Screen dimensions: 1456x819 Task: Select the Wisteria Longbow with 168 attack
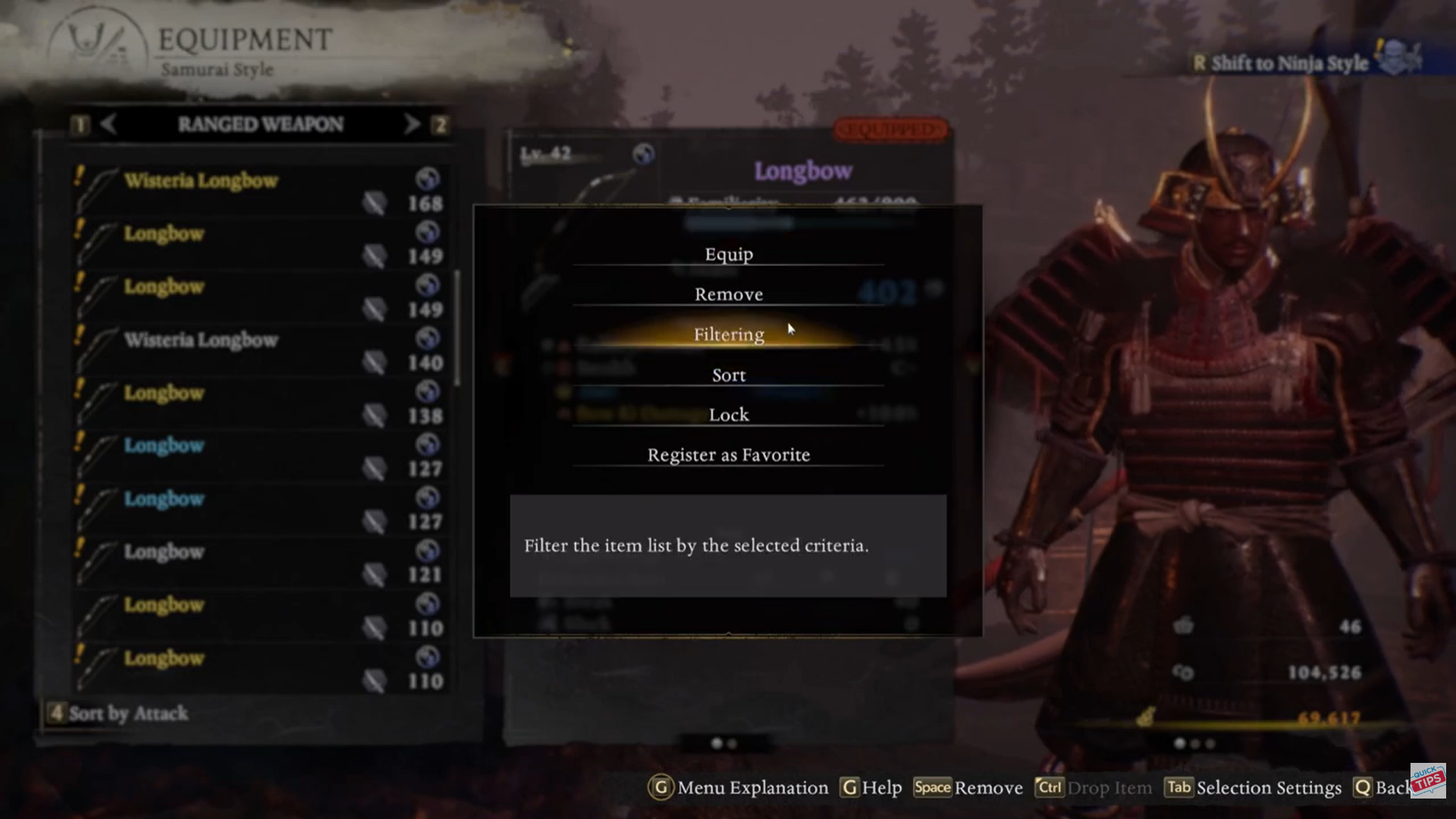(x=258, y=190)
